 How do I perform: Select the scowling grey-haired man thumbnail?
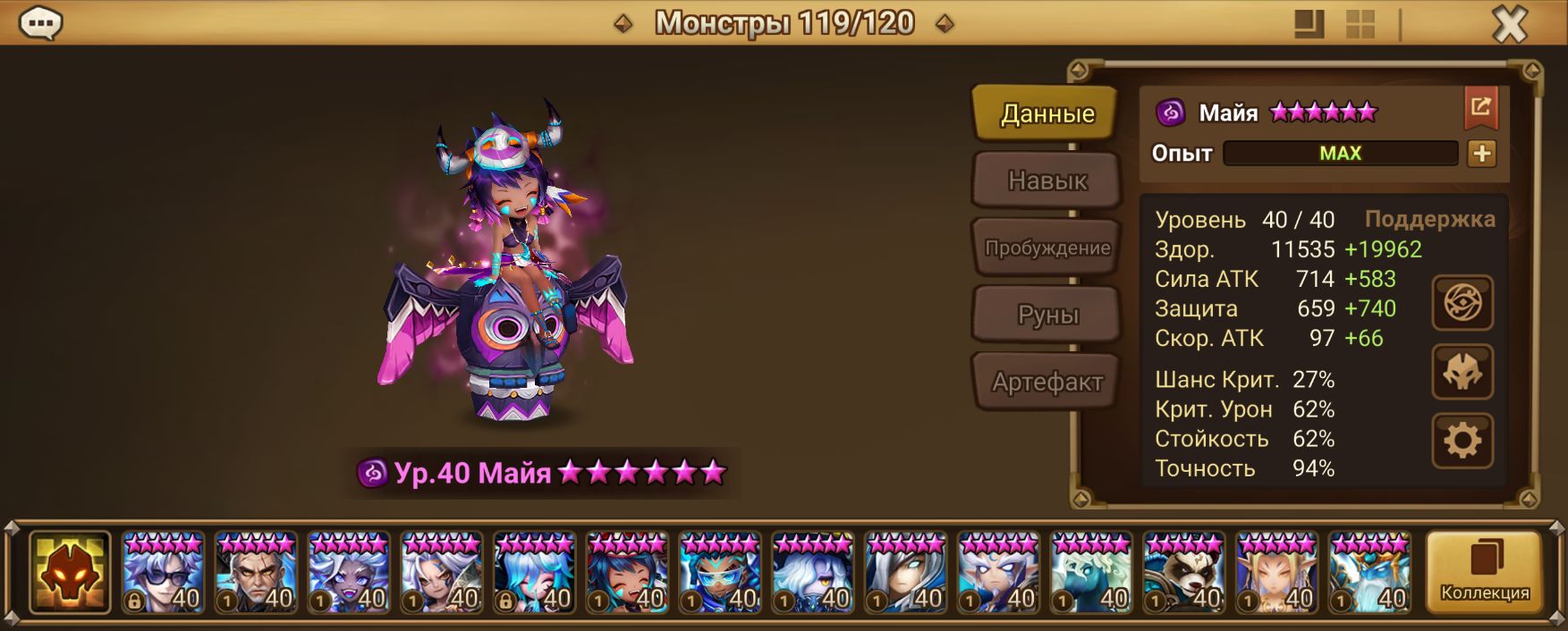tap(256, 573)
